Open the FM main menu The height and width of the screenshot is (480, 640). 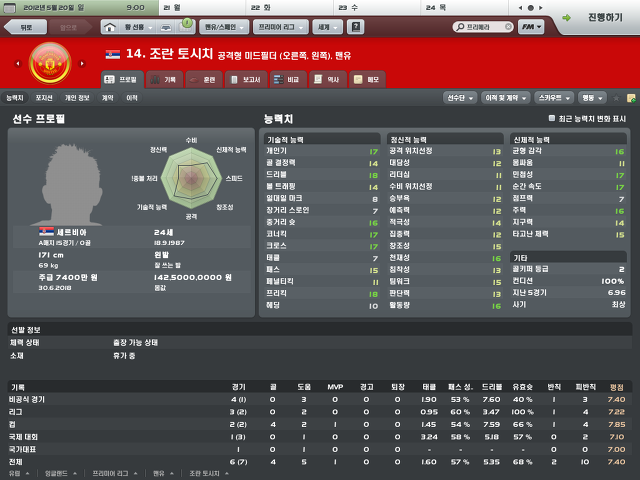point(537,28)
